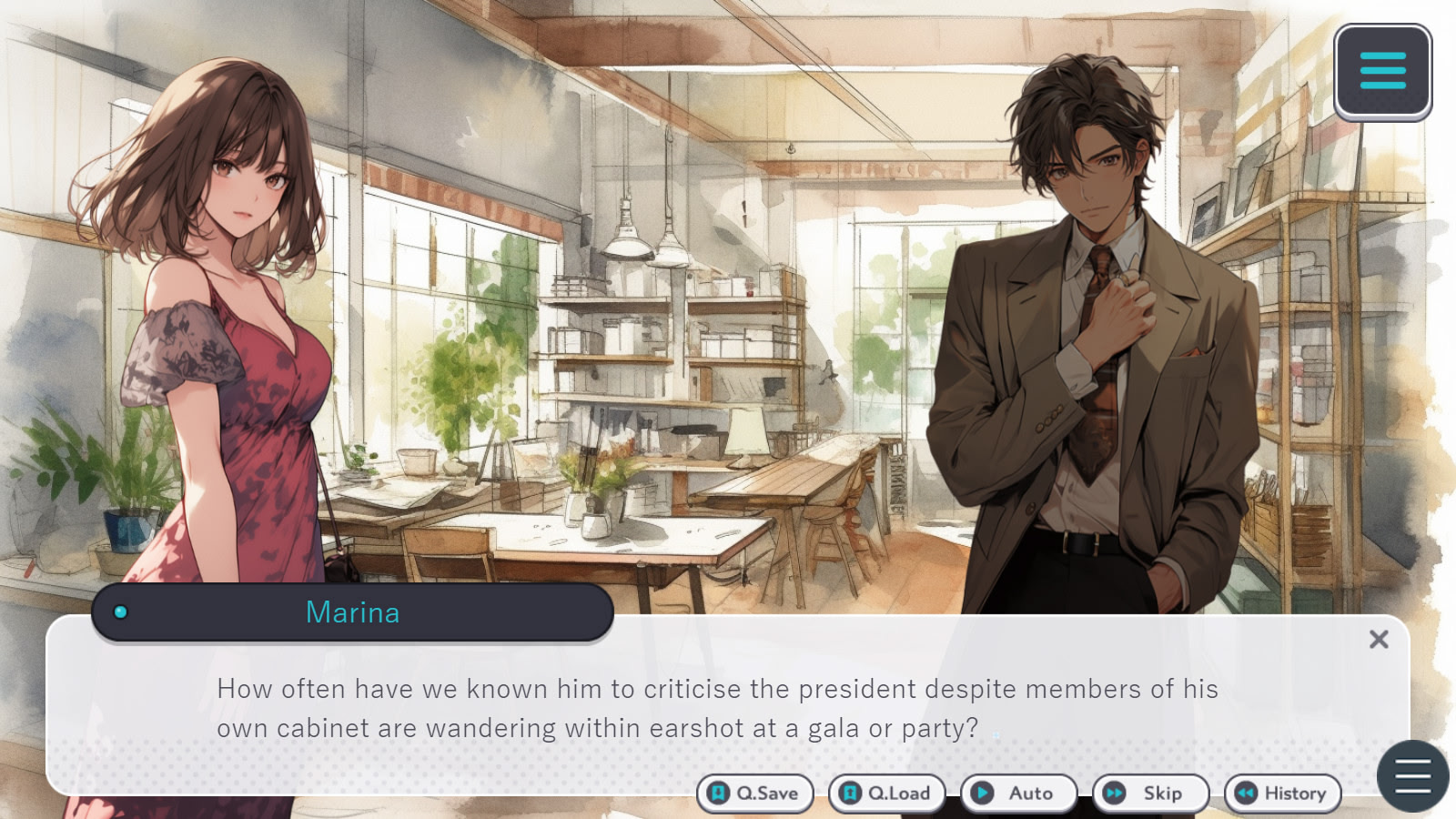Image resolution: width=1456 pixels, height=819 pixels.
Task: Close the dialogue box with the X
Action: (1379, 640)
